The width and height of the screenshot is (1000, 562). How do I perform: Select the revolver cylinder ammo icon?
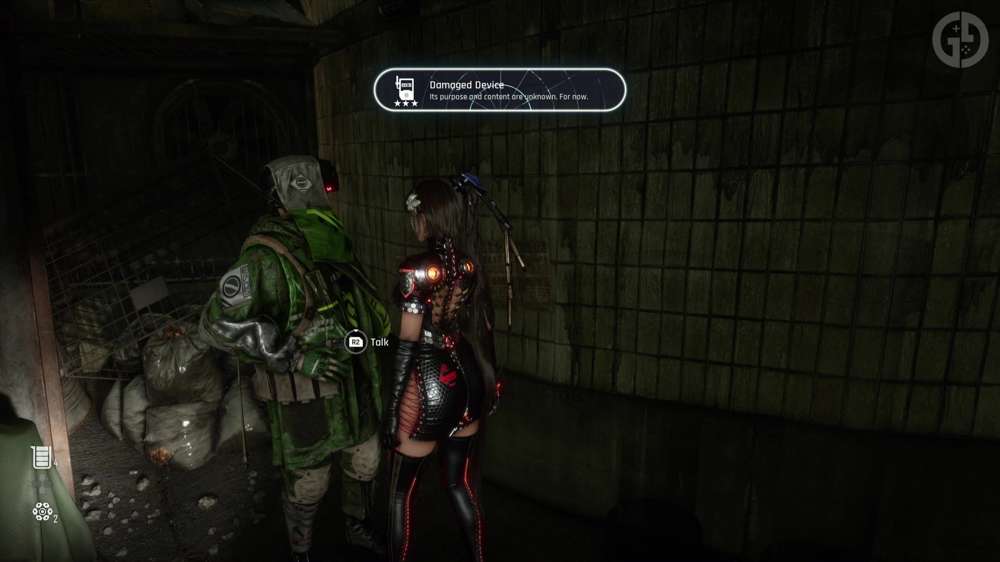(41, 512)
